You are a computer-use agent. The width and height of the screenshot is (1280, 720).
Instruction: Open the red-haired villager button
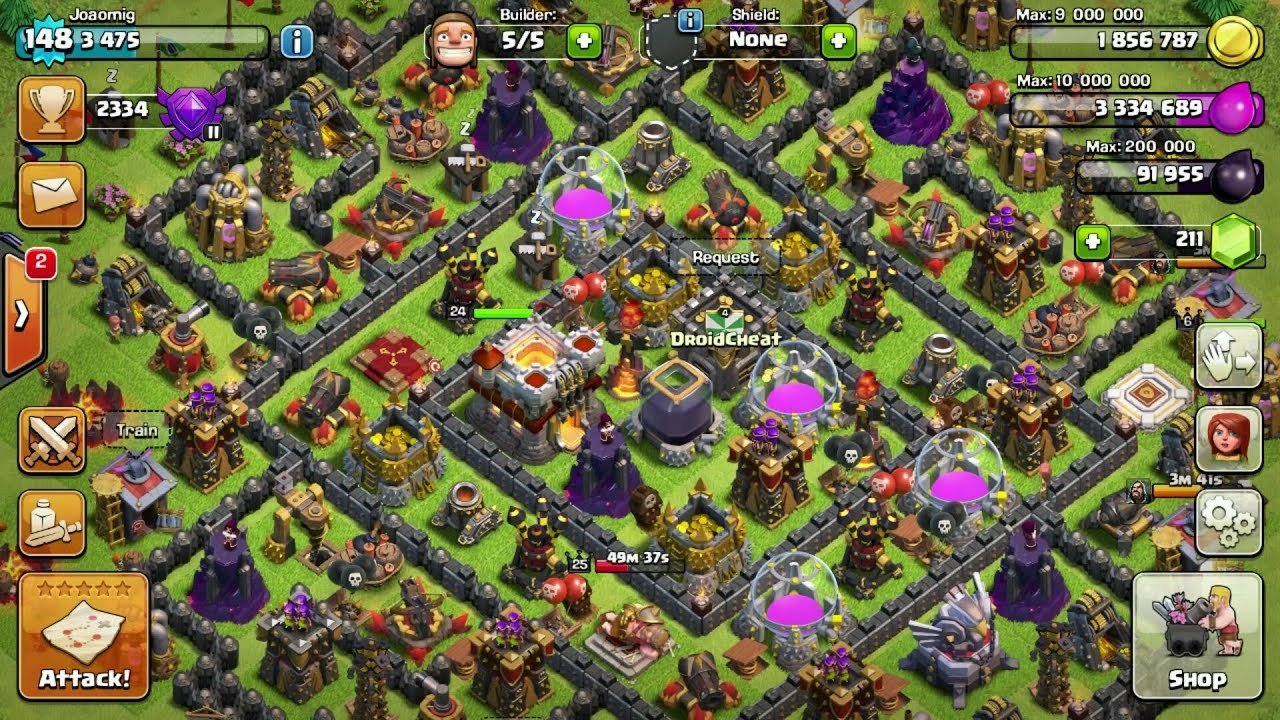1229,439
